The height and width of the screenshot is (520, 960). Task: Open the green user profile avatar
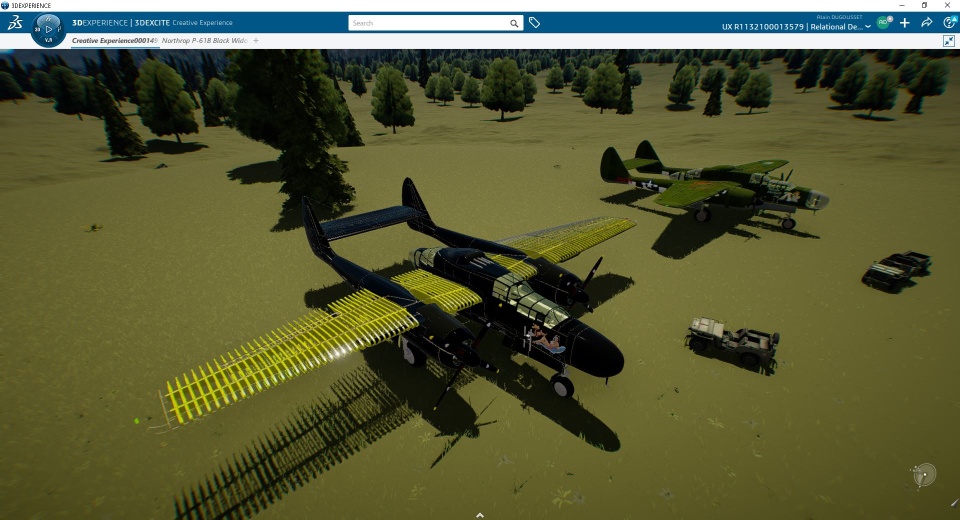coord(884,22)
